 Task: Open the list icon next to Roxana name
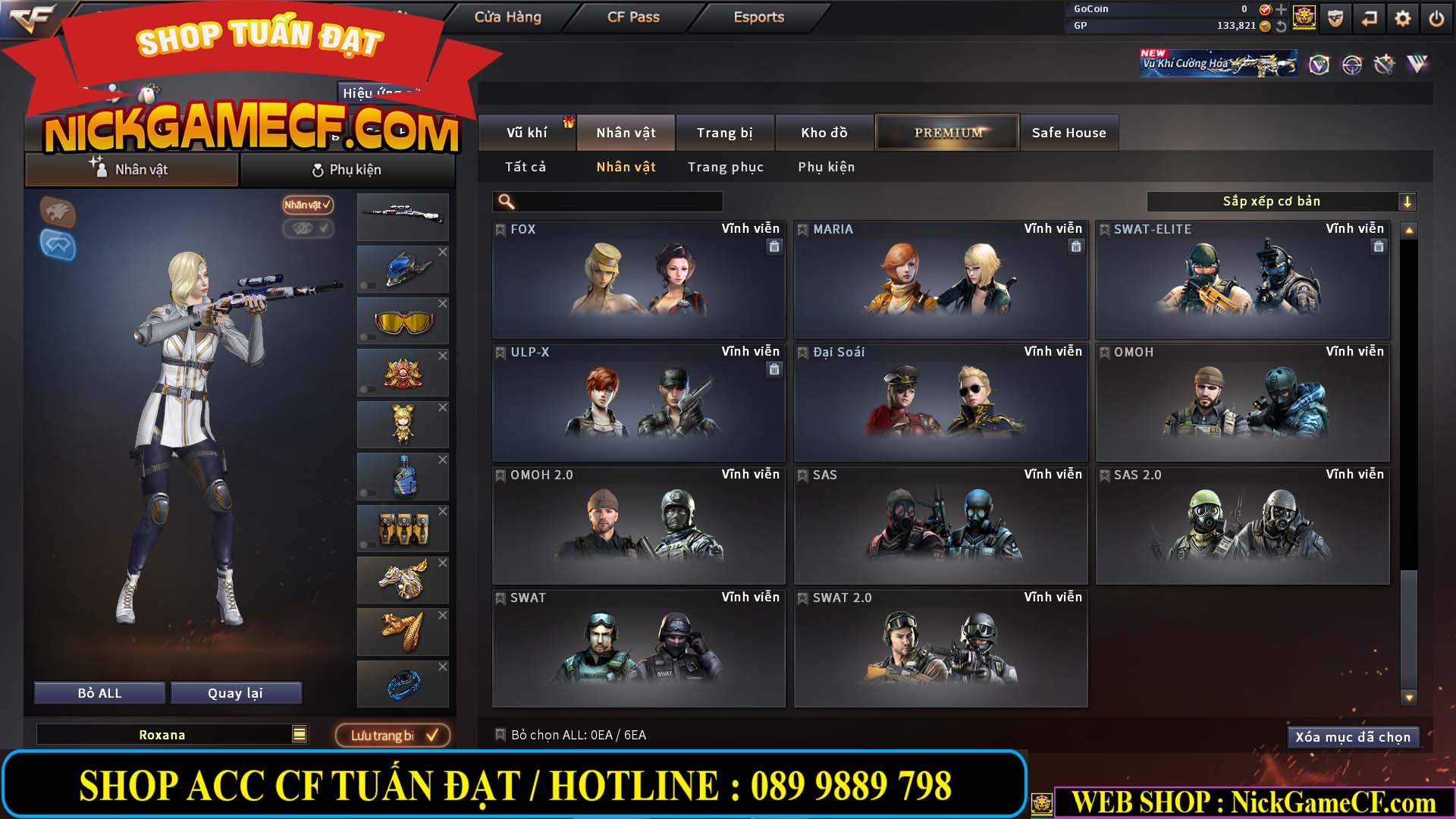(x=300, y=734)
